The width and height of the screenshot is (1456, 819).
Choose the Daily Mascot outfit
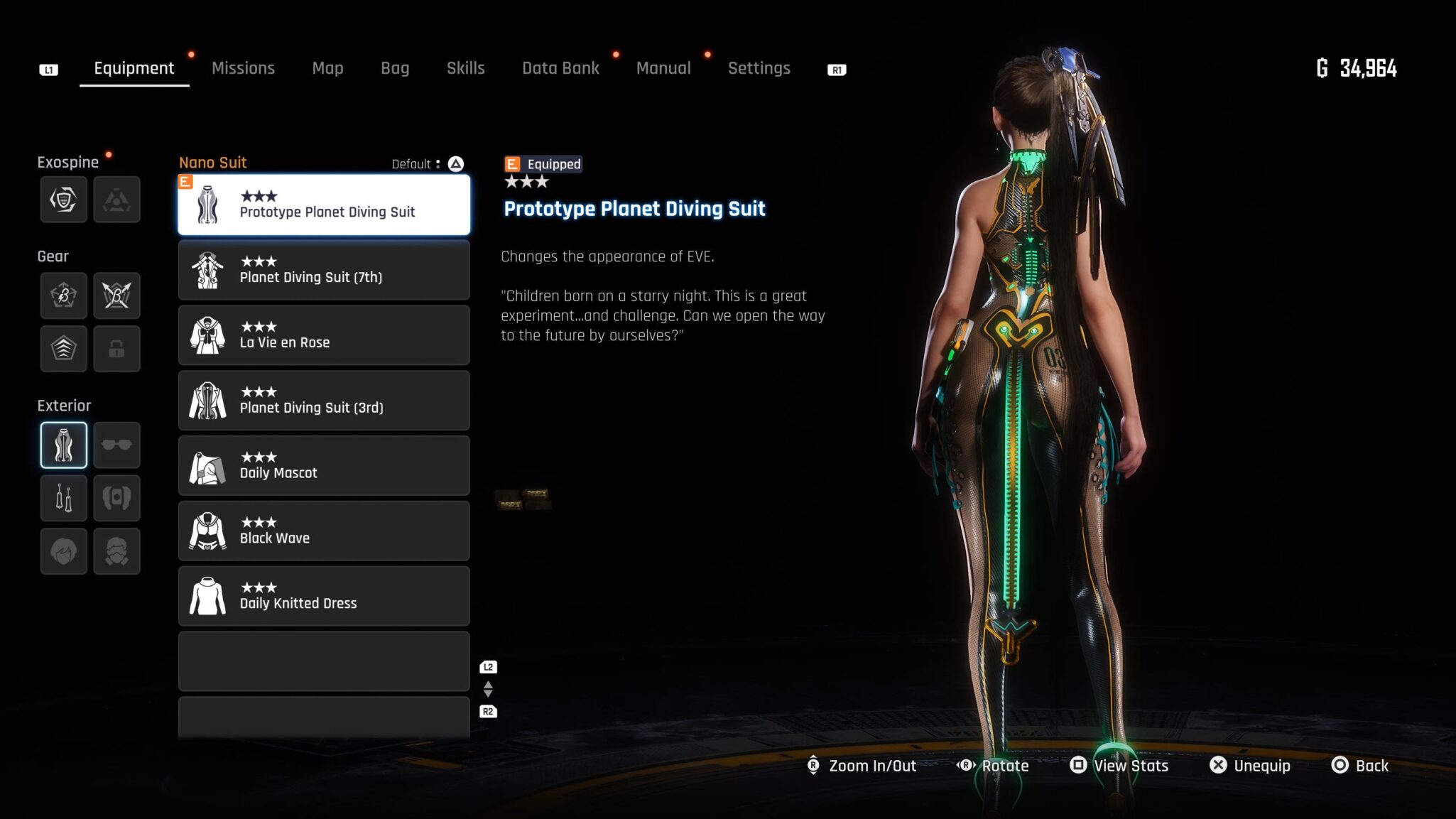pyautogui.click(x=324, y=466)
